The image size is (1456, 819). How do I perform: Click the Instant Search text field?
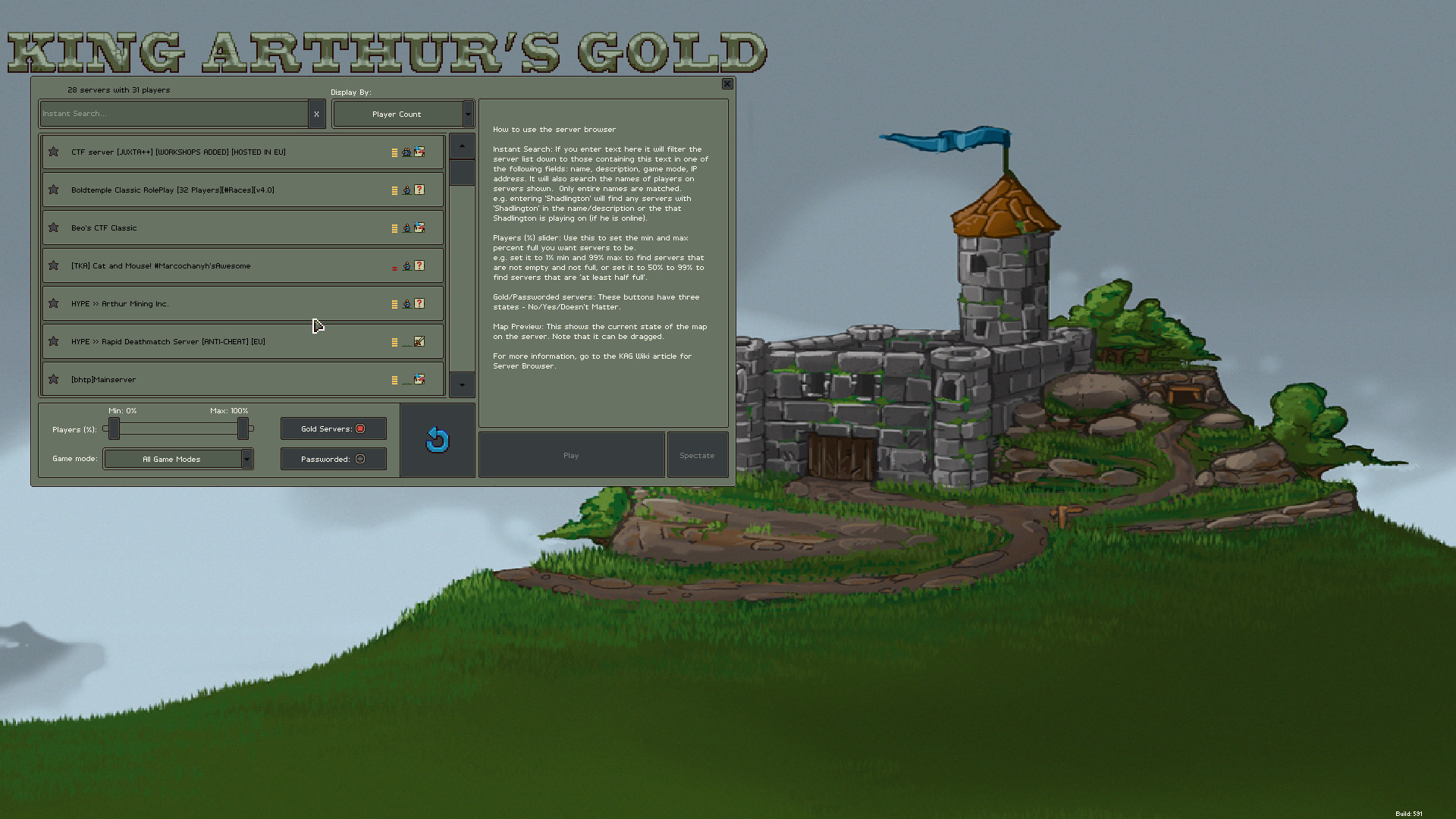pos(174,114)
